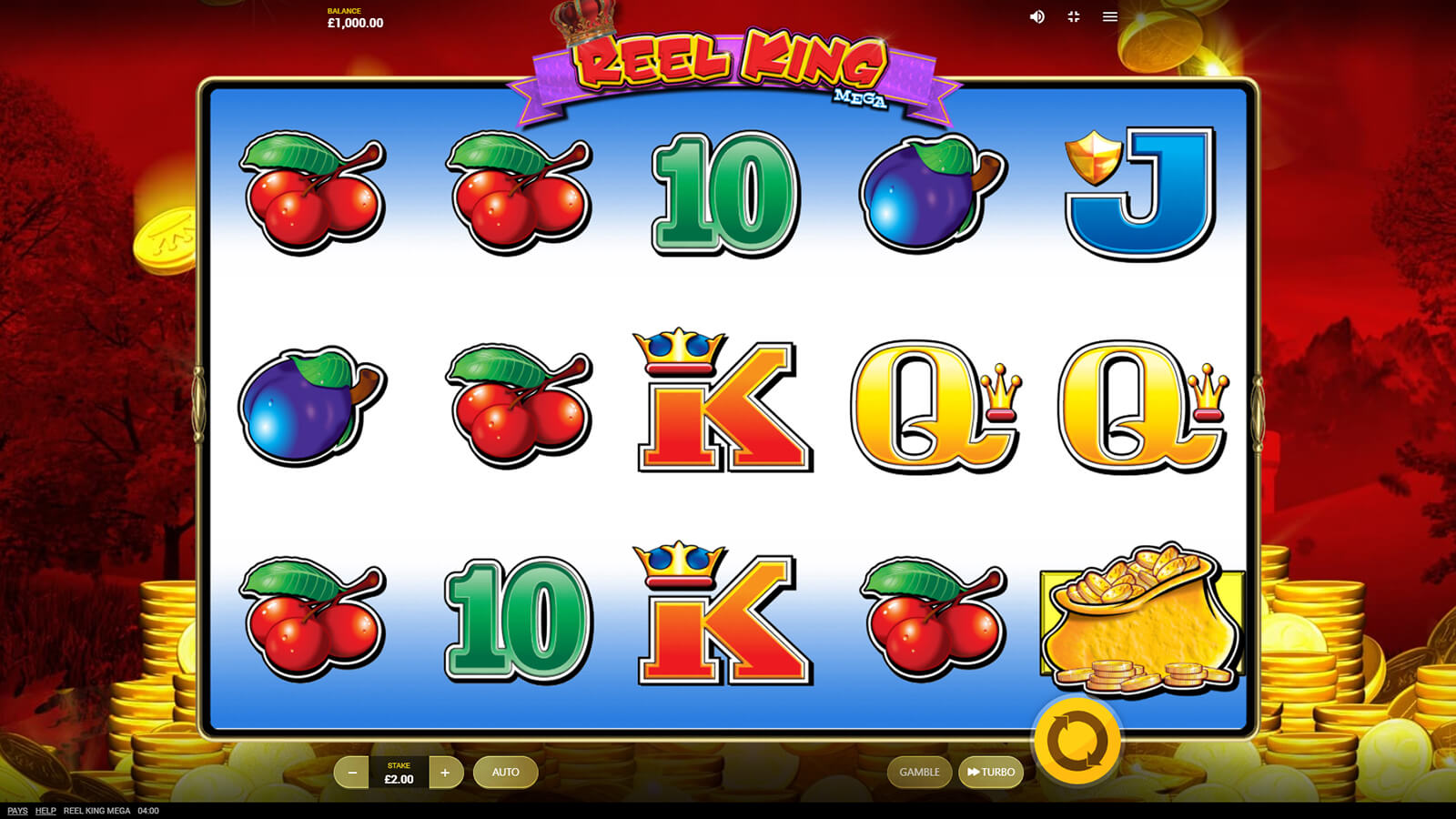Decrease the stake with the minus button
Image resolution: width=1456 pixels, height=819 pixels.
coord(352,773)
